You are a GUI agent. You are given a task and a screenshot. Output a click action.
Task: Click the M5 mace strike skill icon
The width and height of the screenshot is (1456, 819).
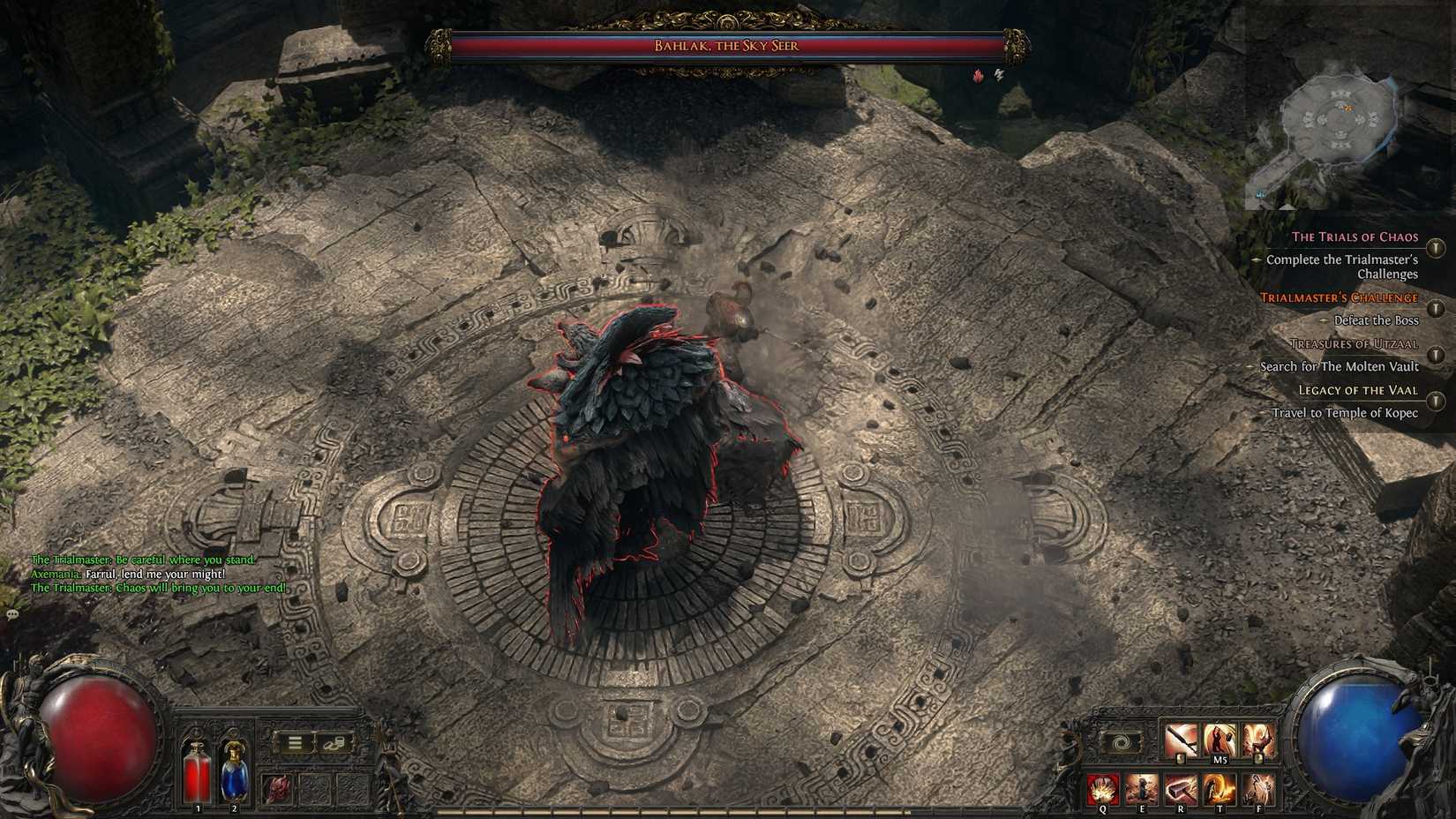[1220, 740]
